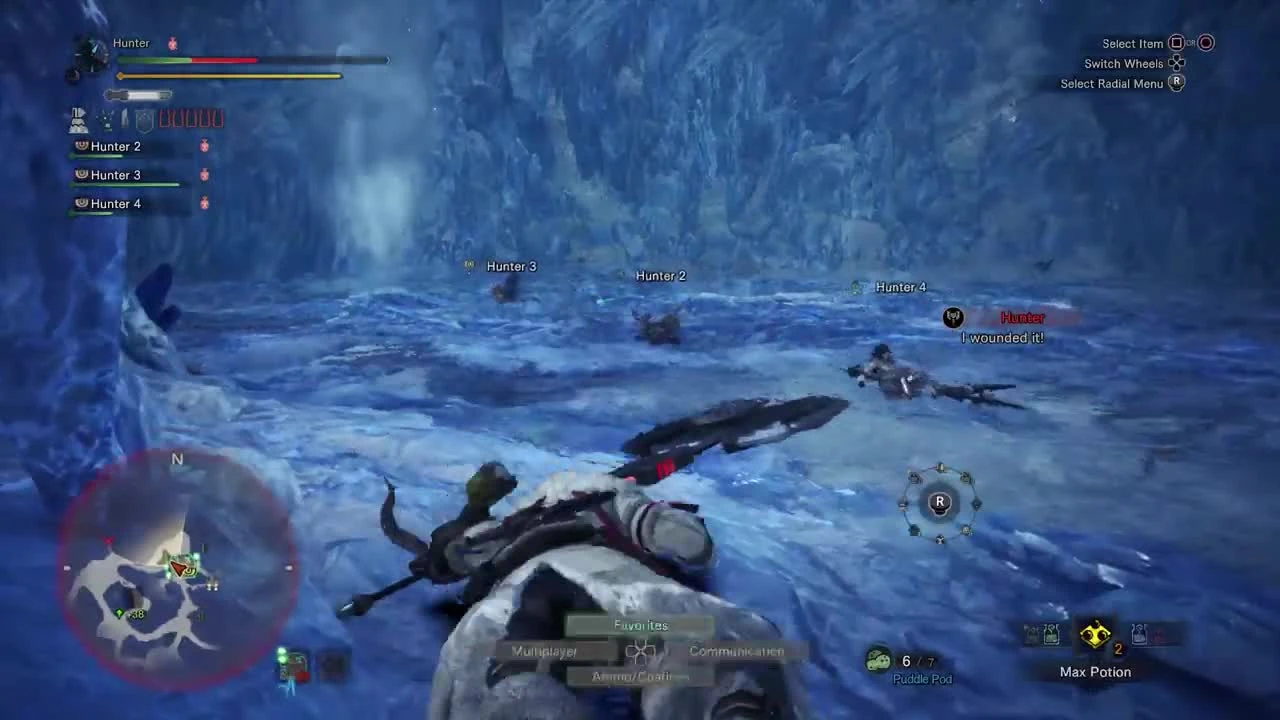Click the item to the left of Max Potion
The image size is (1280, 720).
1050,634
